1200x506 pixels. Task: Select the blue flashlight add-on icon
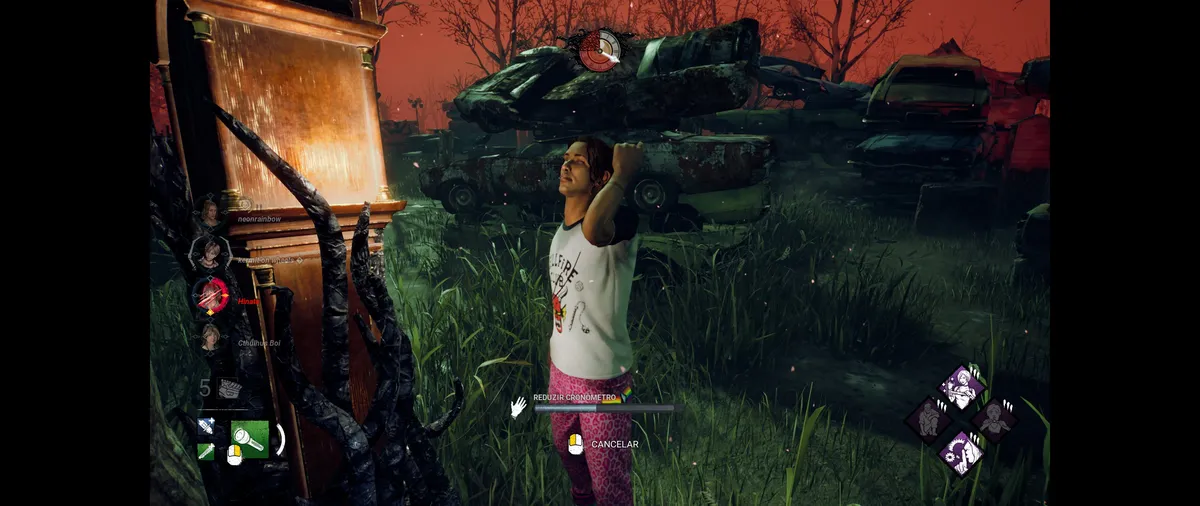[206, 426]
